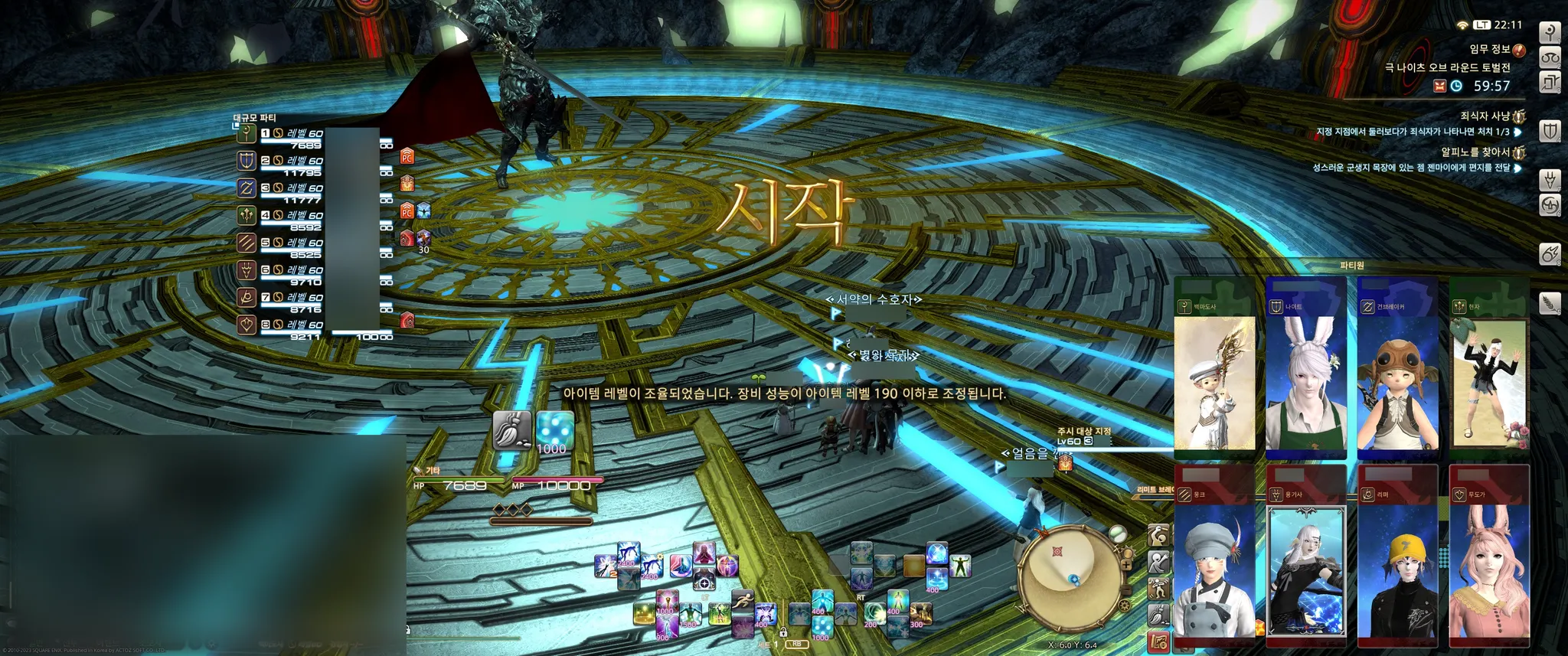
Task: Select the Reaper portrait with yellow cap
Action: click(1397, 563)
